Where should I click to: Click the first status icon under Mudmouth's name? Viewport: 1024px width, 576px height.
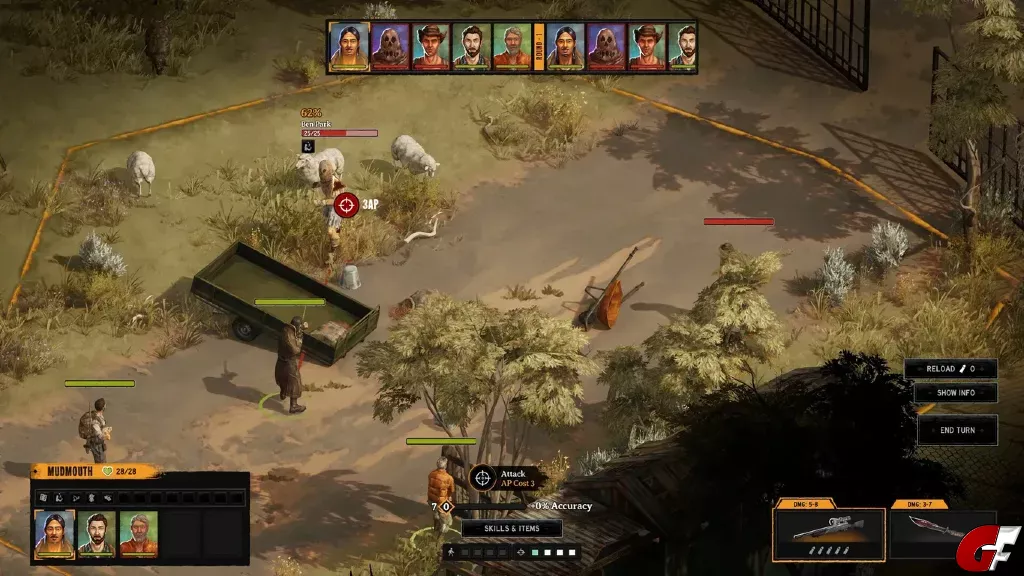42,497
